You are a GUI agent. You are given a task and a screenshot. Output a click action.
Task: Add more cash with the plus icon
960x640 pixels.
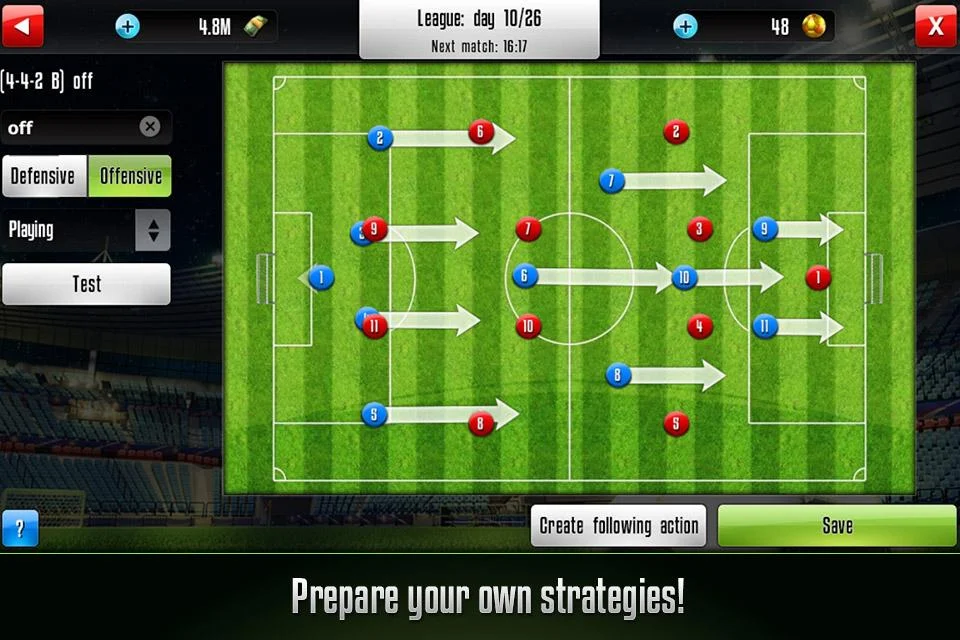127,26
